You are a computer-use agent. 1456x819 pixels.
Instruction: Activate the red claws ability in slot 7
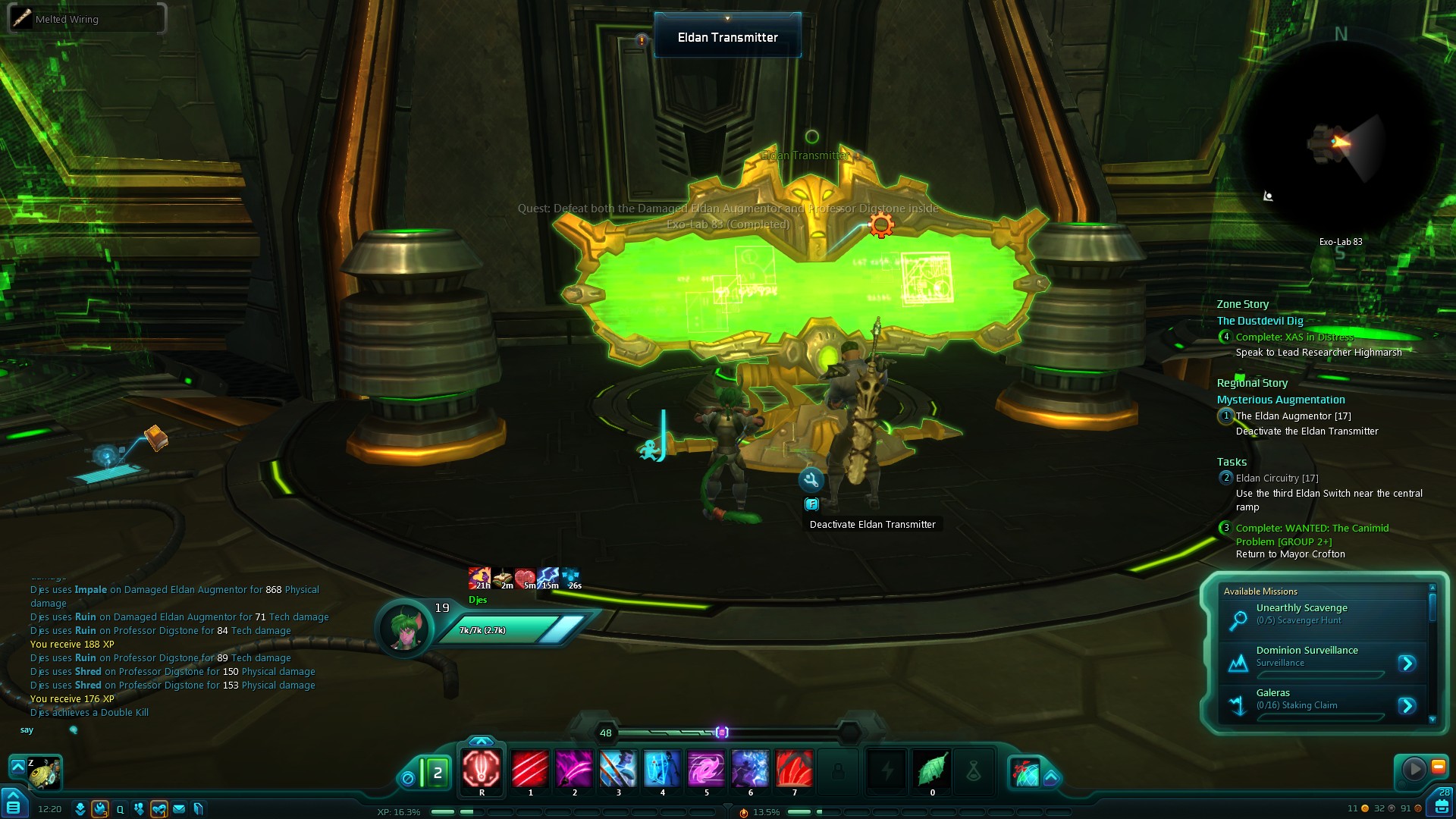[x=794, y=769]
